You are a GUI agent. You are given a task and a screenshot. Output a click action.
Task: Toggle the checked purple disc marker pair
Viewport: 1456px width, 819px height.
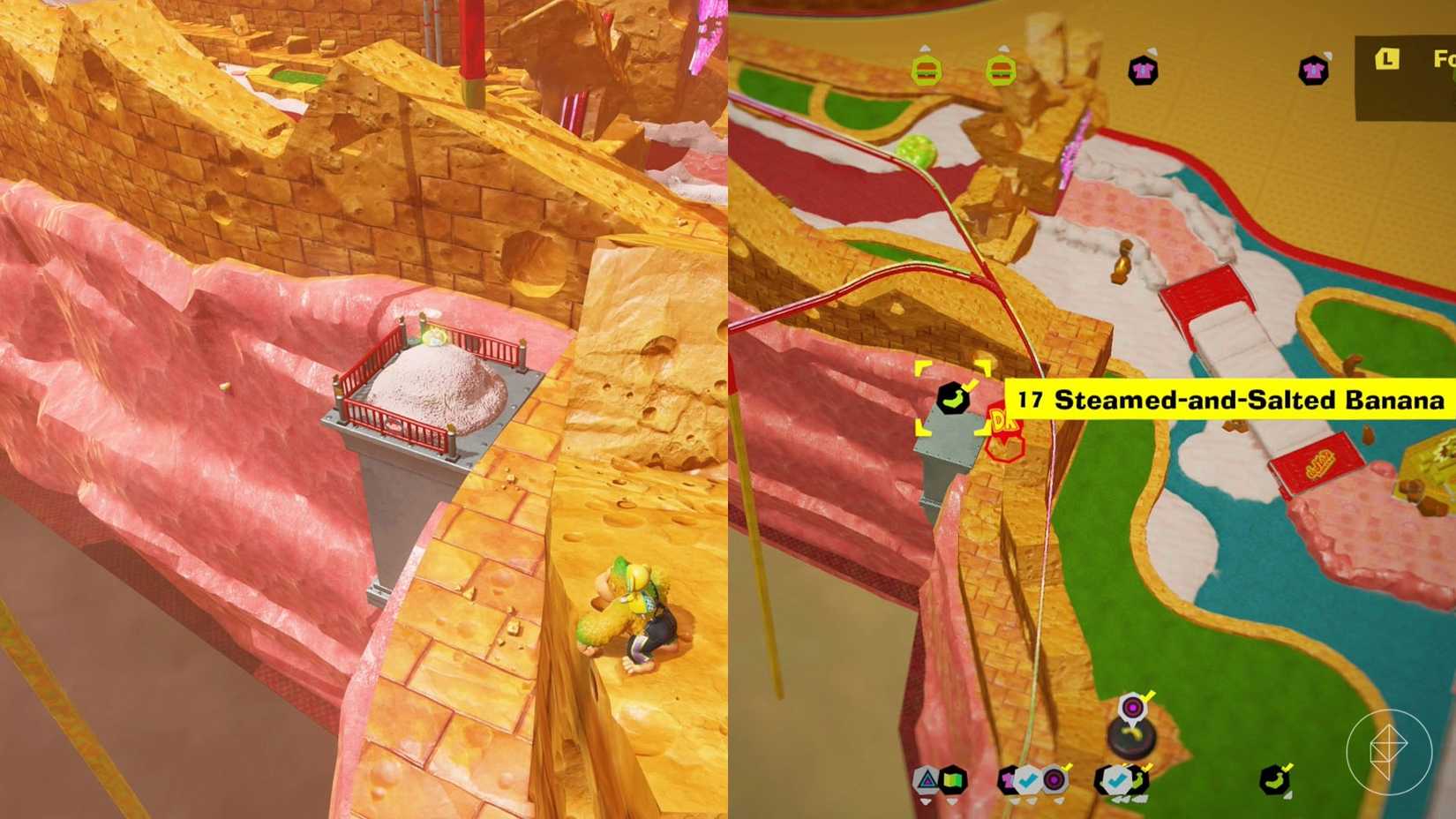point(1055,779)
